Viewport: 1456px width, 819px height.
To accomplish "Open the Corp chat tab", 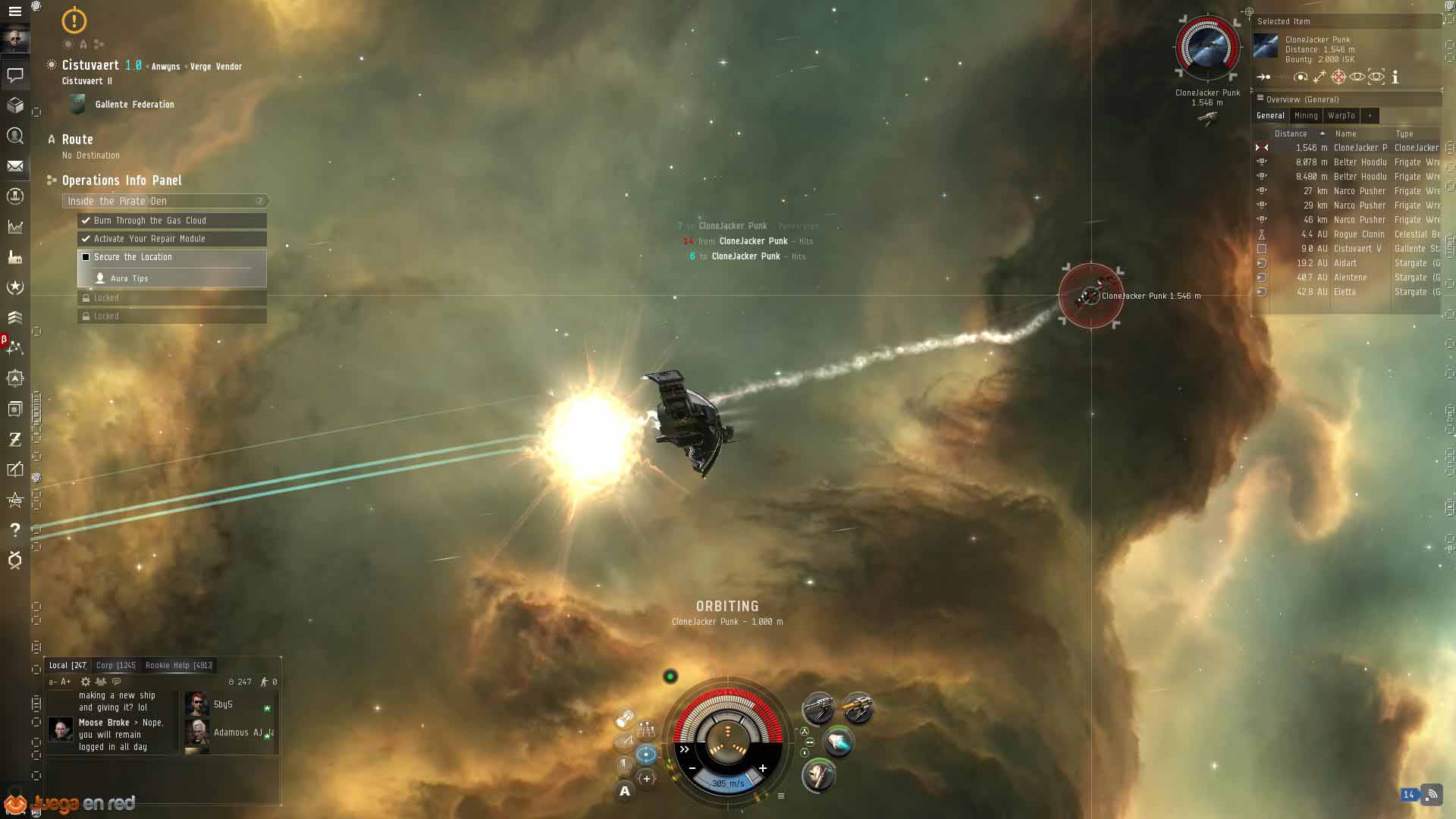I will pyautogui.click(x=115, y=665).
